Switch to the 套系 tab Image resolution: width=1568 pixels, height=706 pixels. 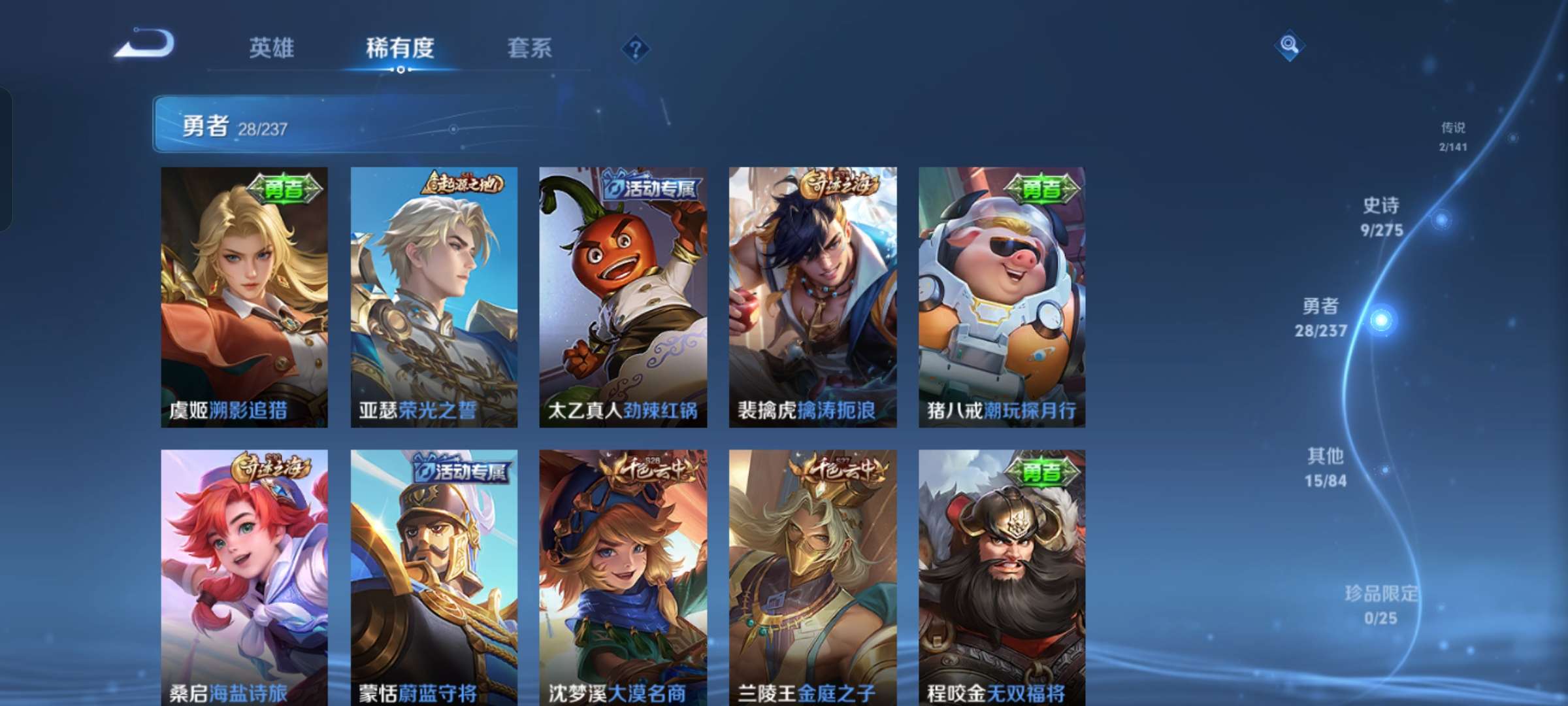coord(529,48)
